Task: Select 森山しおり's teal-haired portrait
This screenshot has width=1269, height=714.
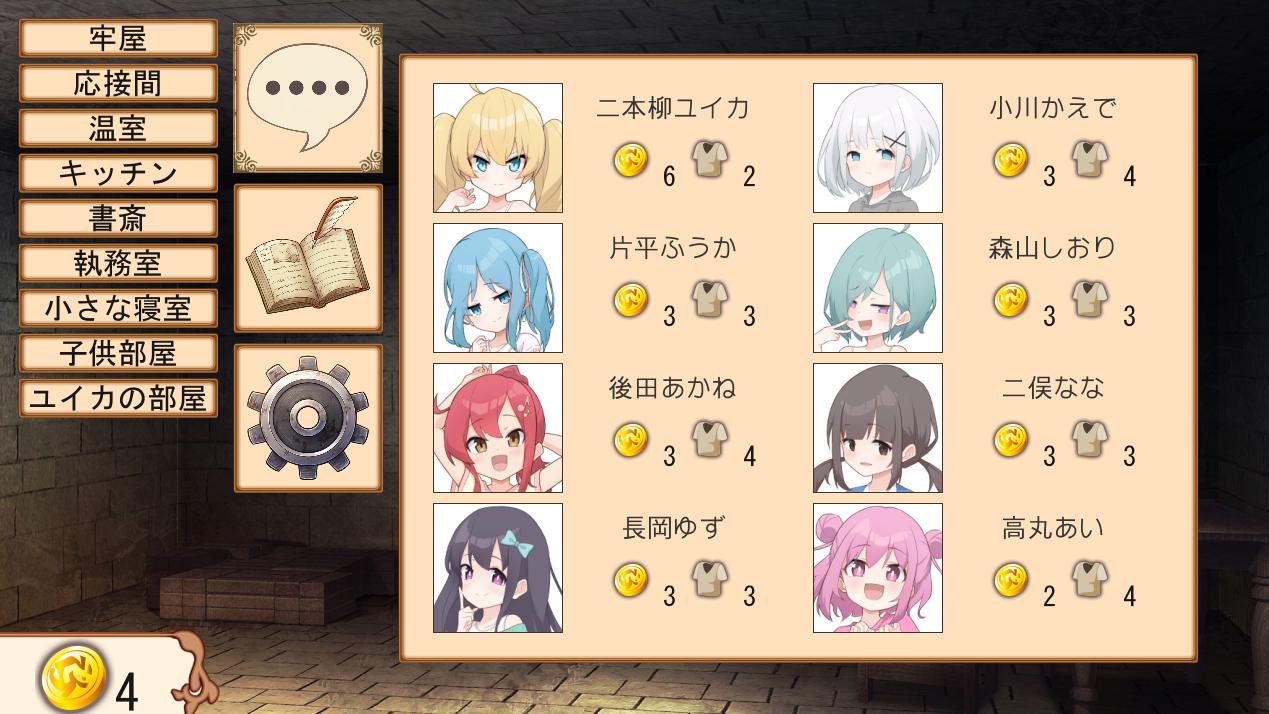Action: click(878, 288)
